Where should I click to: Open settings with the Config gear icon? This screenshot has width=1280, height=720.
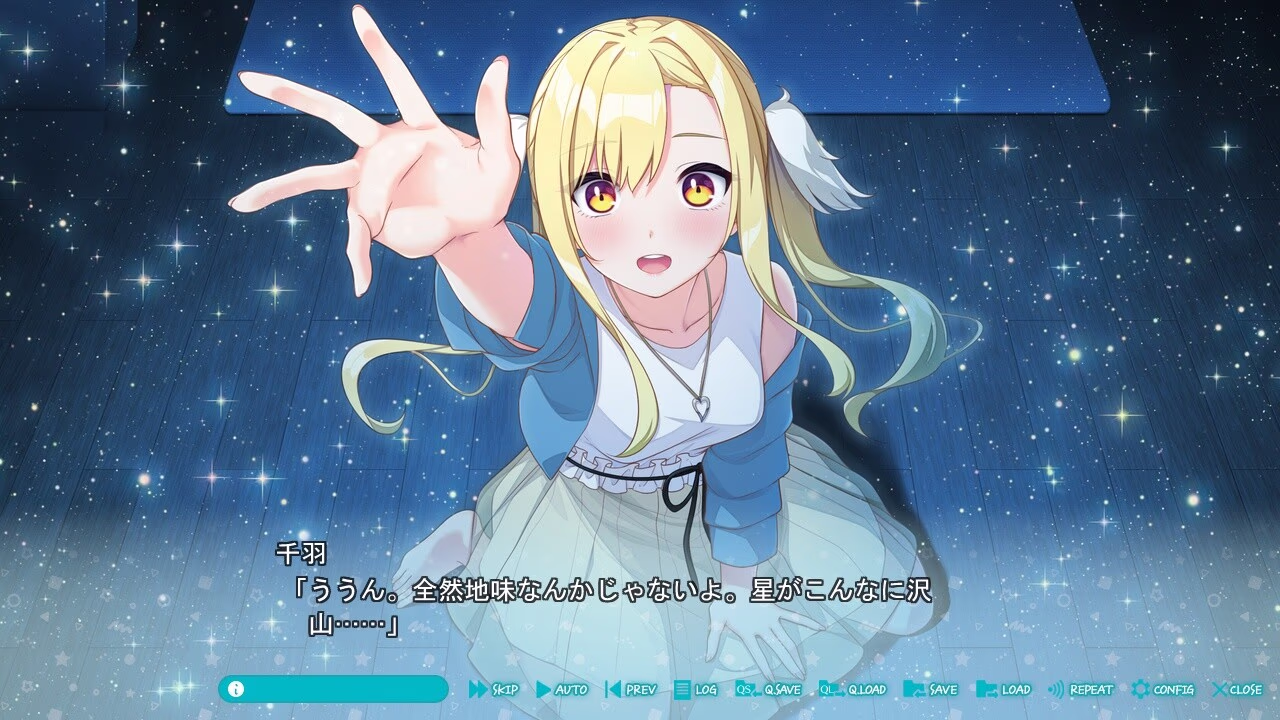pos(1141,689)
